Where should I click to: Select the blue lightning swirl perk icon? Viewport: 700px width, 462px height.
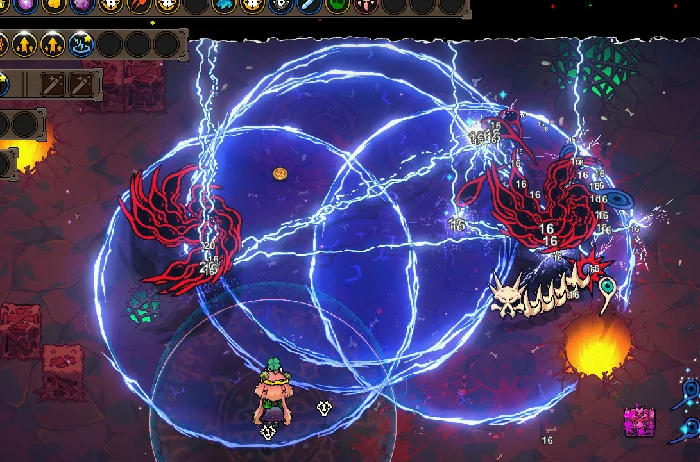(x=81, y=44)
